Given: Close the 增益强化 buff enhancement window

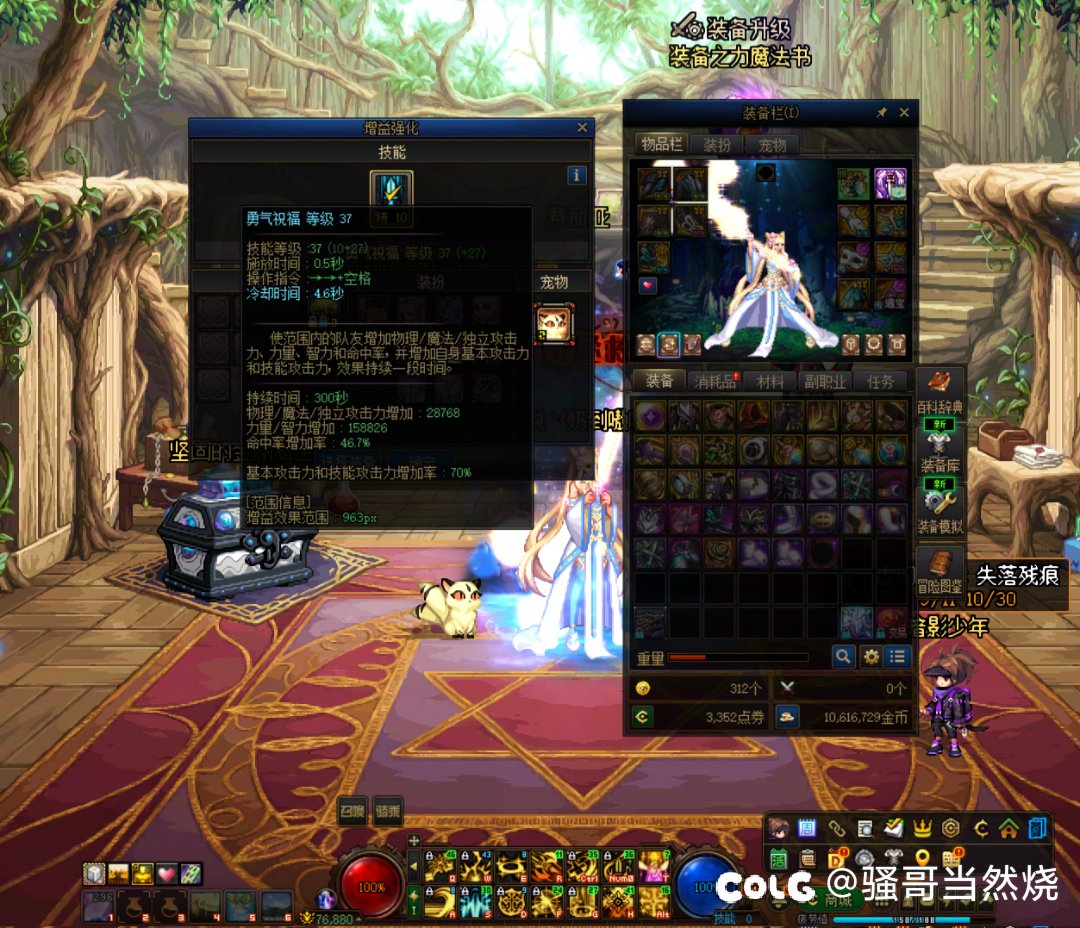Looking at the screenshot, I should point(582,128).
